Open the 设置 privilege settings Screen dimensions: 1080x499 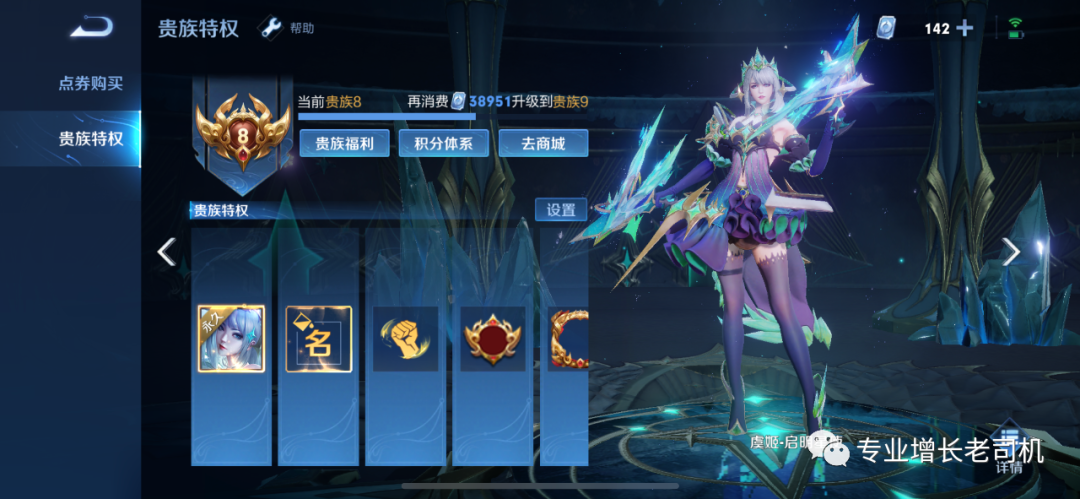click(561, 210)
